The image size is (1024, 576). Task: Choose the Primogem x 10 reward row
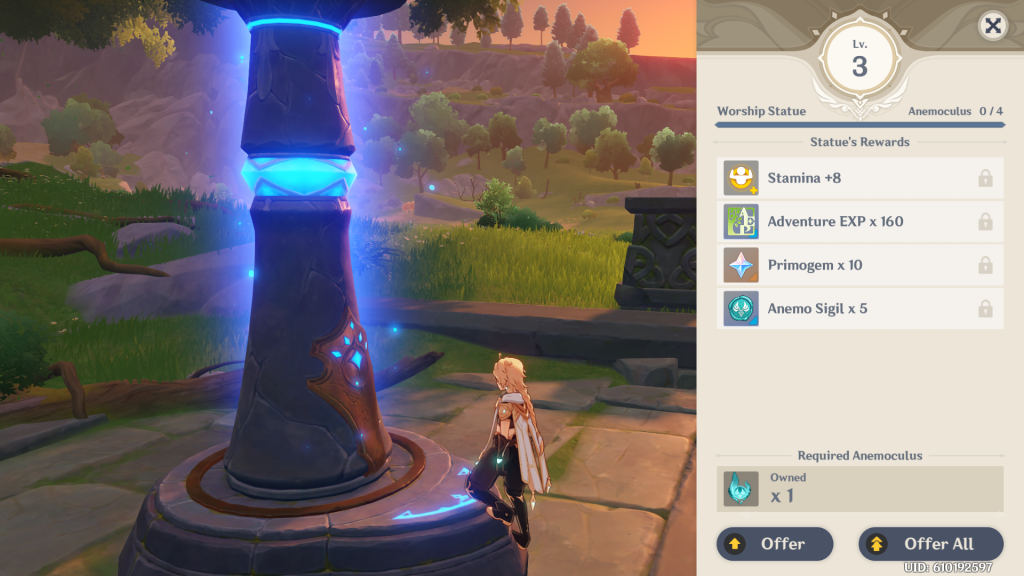click(x=860, y=265)
